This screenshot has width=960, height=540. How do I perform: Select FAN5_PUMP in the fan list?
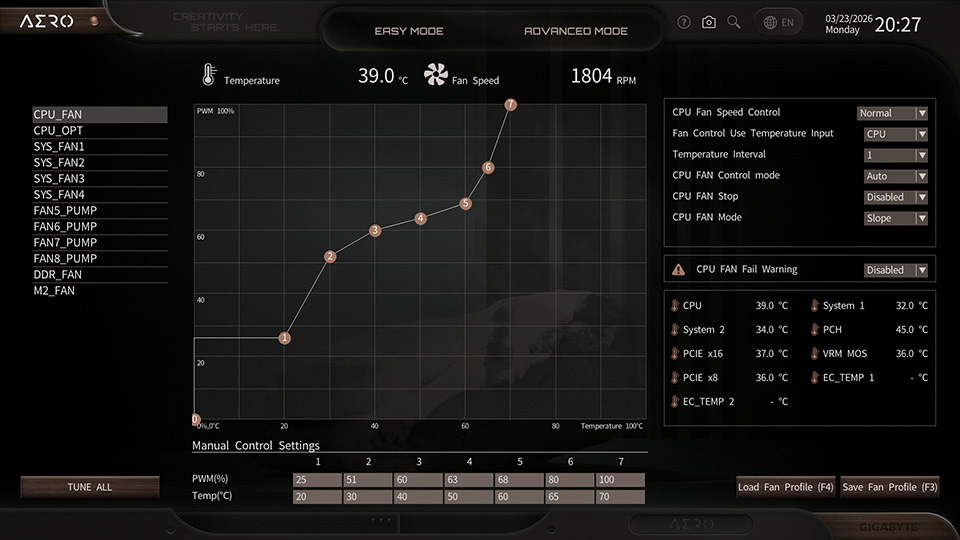pos(65,211)
